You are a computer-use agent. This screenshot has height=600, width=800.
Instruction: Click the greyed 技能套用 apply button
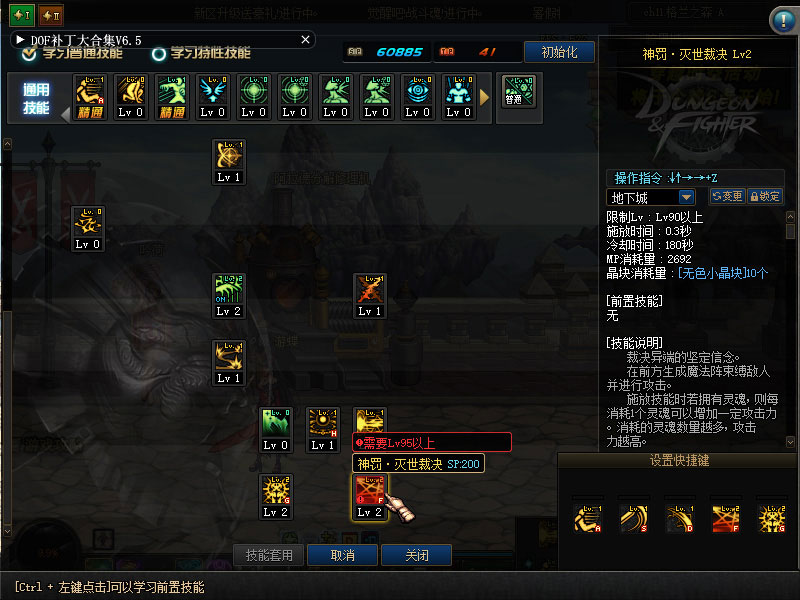(269, 555)
